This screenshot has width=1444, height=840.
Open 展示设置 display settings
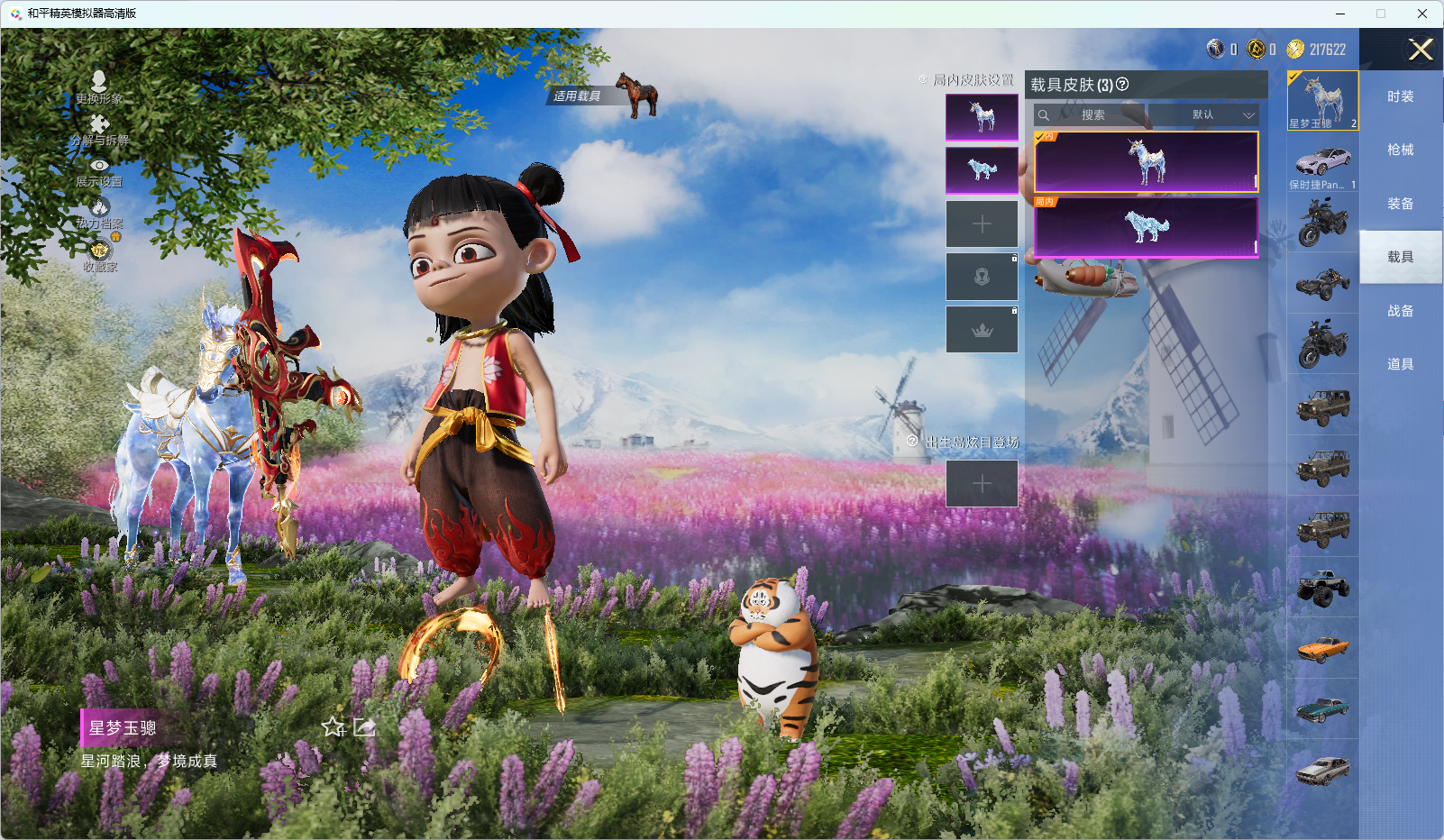point(99,171)
